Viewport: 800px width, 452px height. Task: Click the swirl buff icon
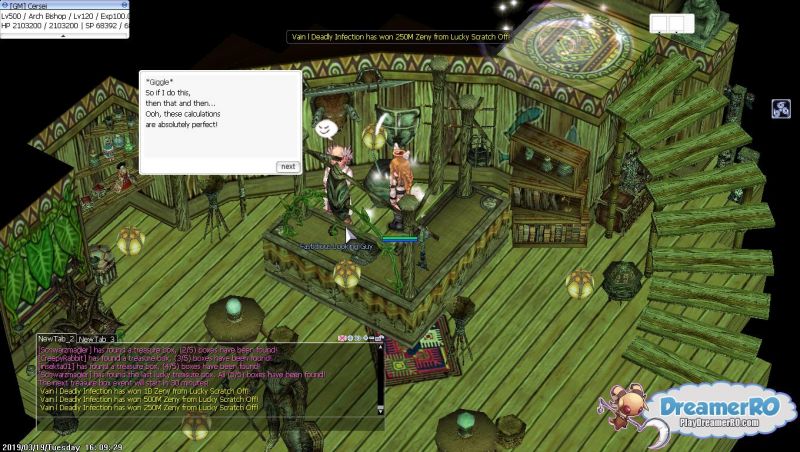781,109
